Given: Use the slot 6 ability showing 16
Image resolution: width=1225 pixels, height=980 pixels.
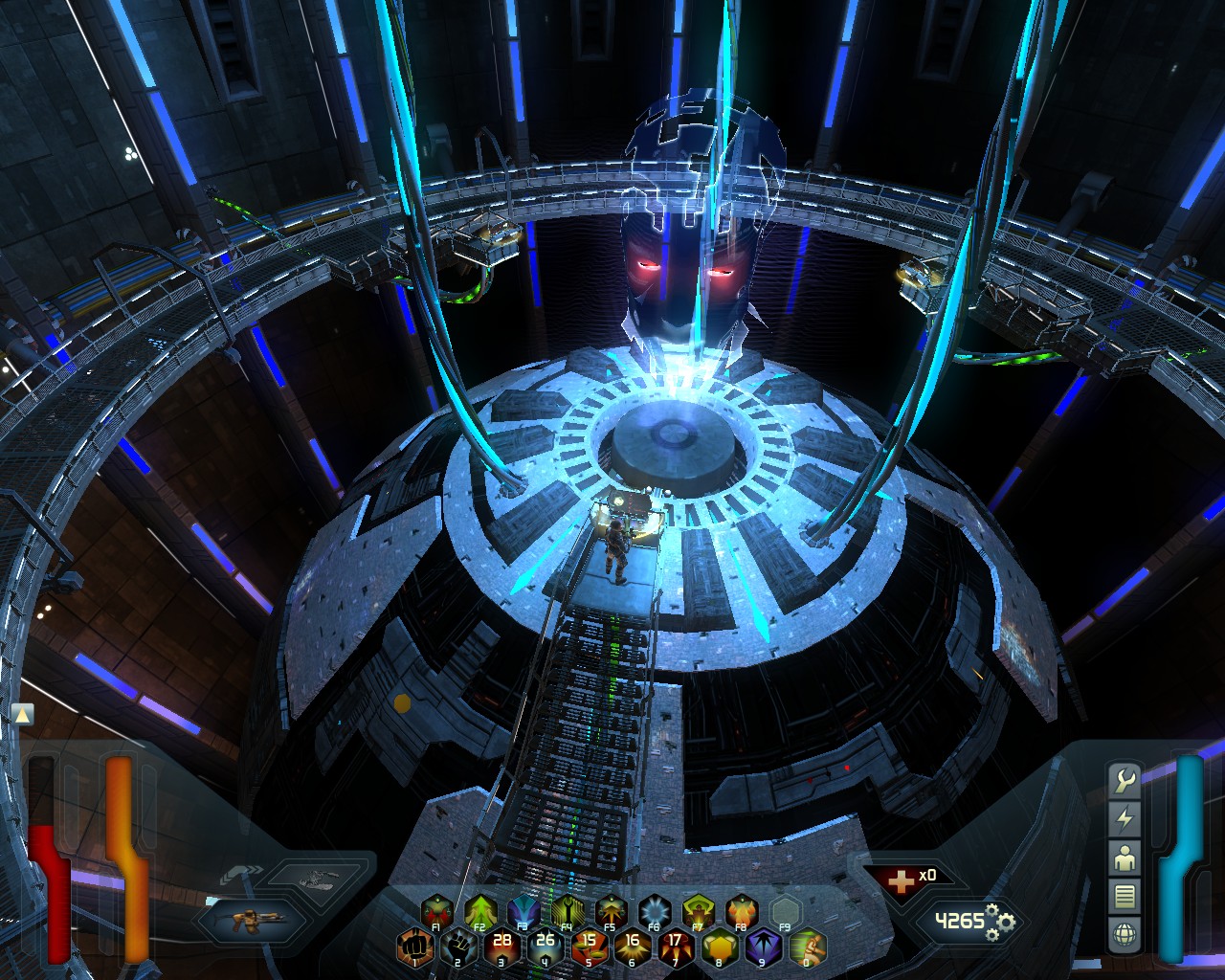Looking at the screenshot, I should (x=632, y=947).
